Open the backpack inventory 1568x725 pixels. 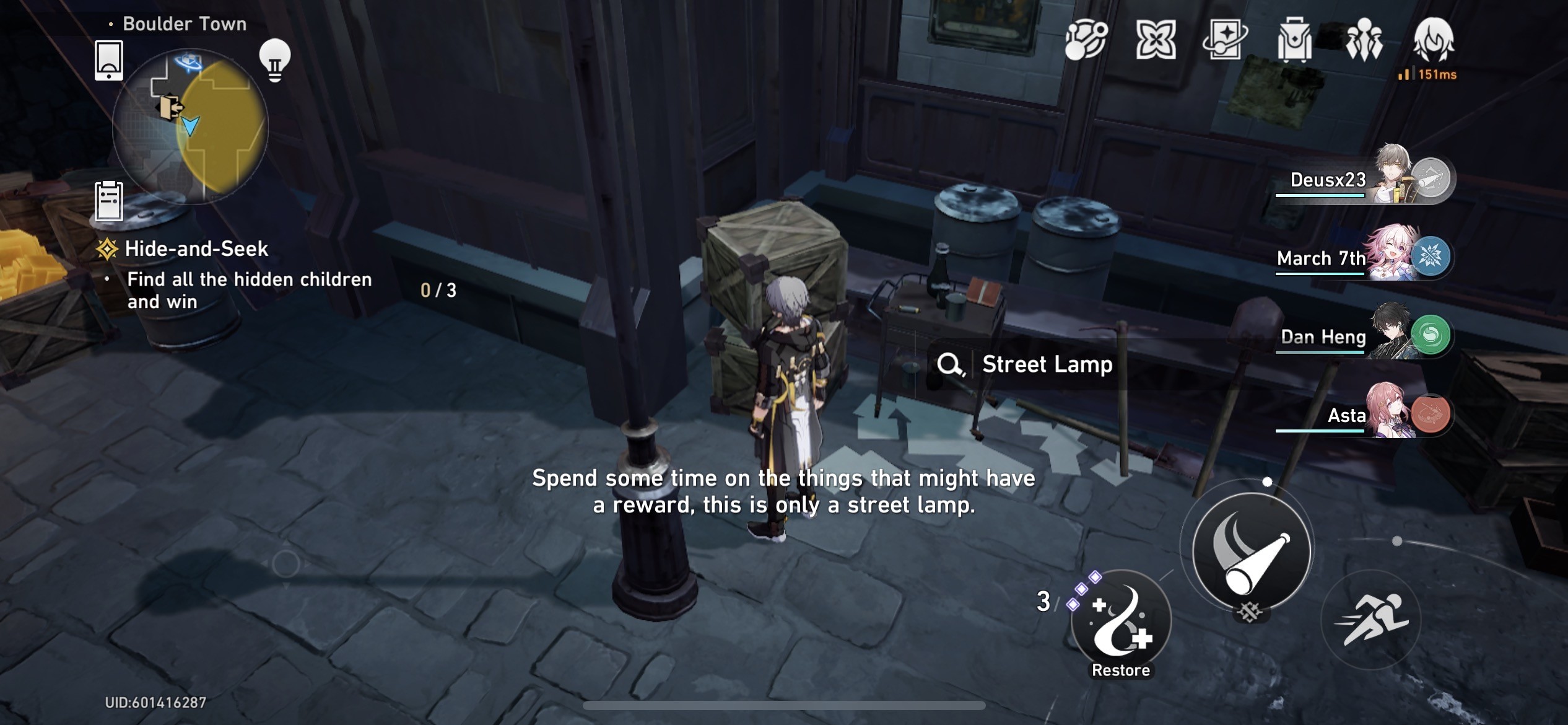(x=1294, y=40)
